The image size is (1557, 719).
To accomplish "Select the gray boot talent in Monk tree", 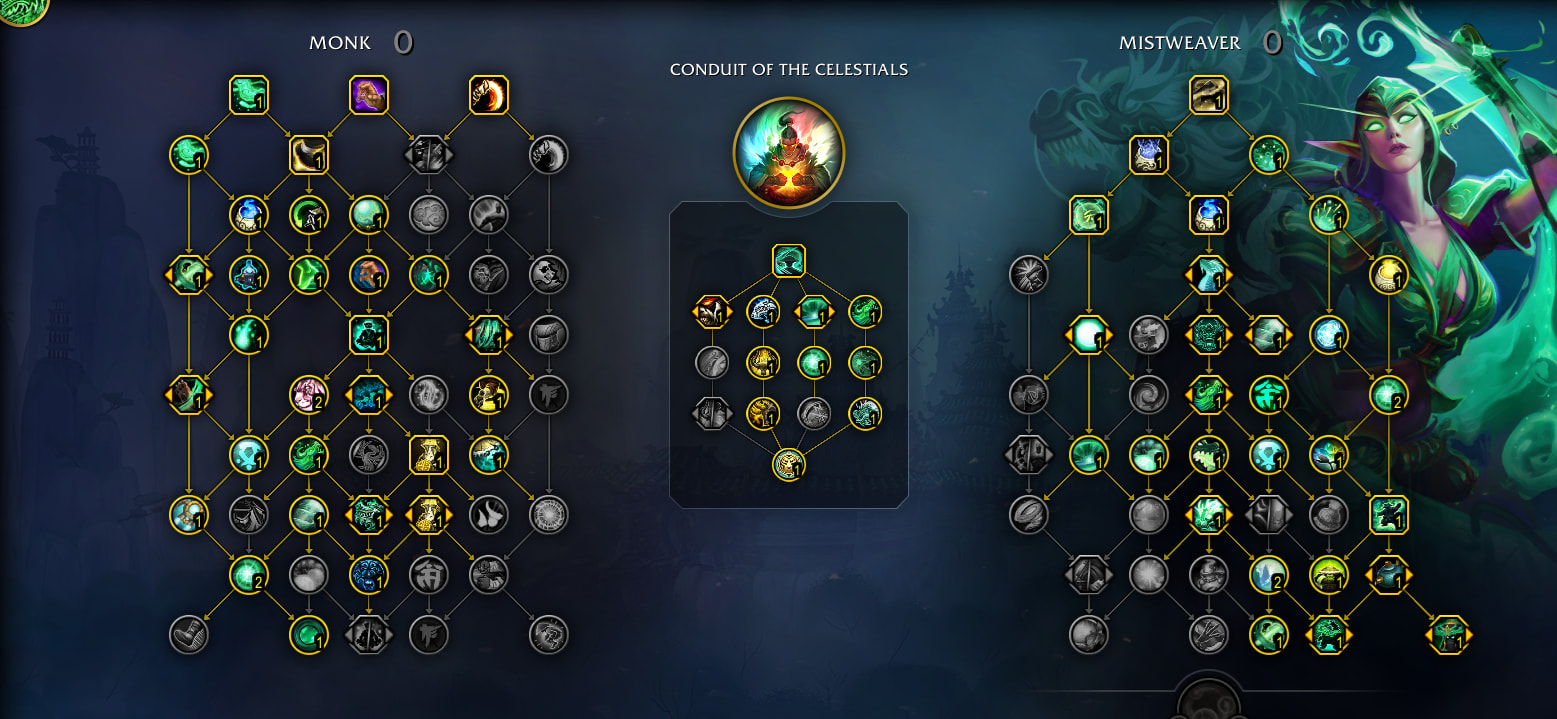I will (188, 635).
